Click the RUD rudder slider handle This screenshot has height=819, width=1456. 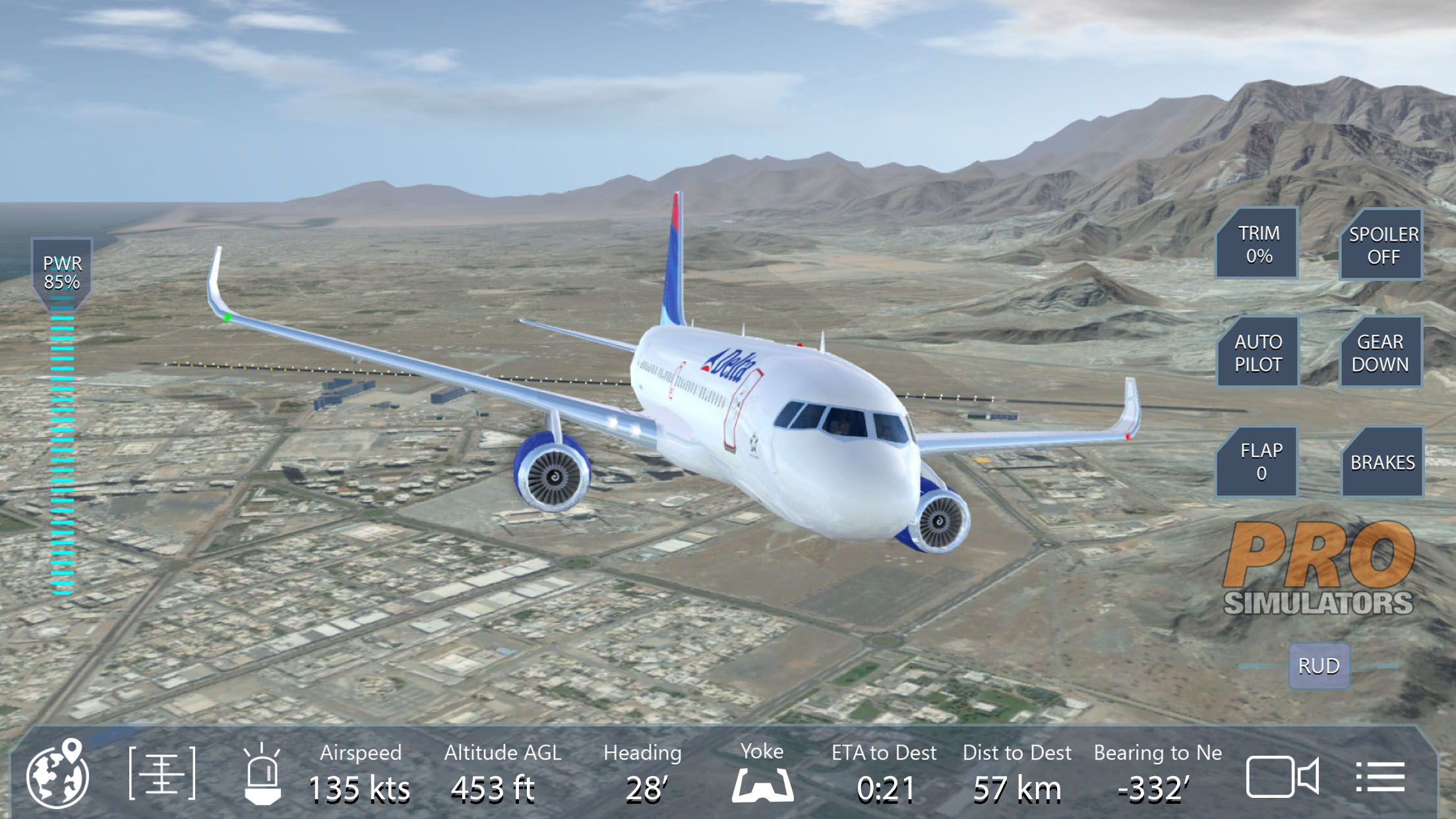(x=1319, y=666)
